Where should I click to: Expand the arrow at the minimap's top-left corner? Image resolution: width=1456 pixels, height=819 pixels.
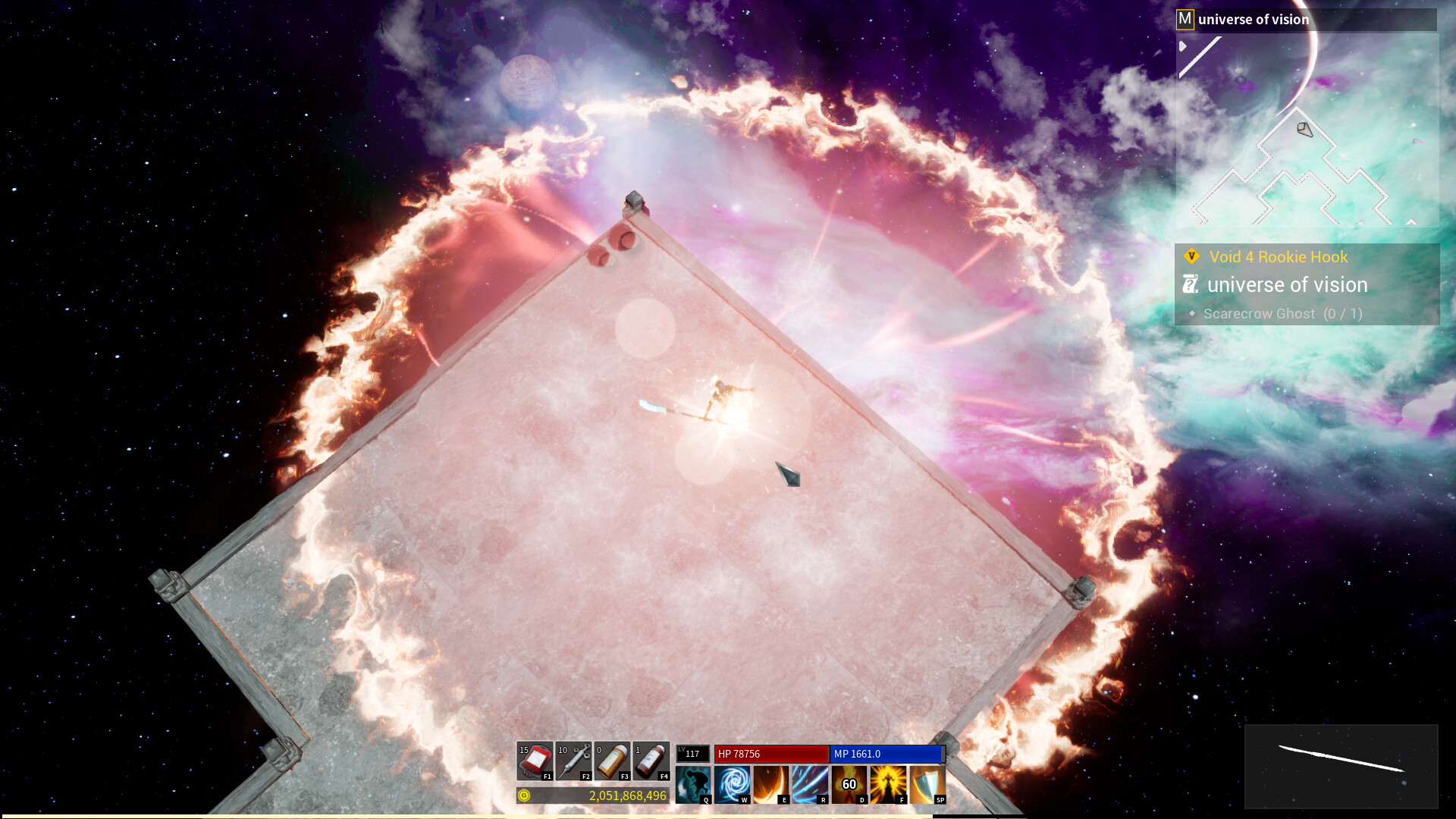coord(1181,45)
